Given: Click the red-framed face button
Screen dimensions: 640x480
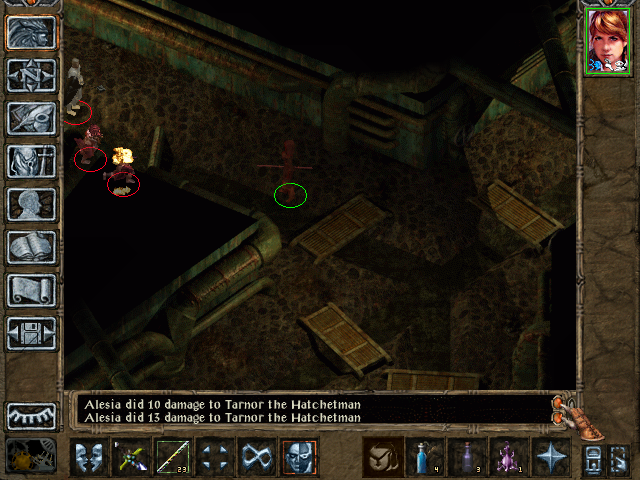Looking at the screenshot, I should click(x=299, y=457).
